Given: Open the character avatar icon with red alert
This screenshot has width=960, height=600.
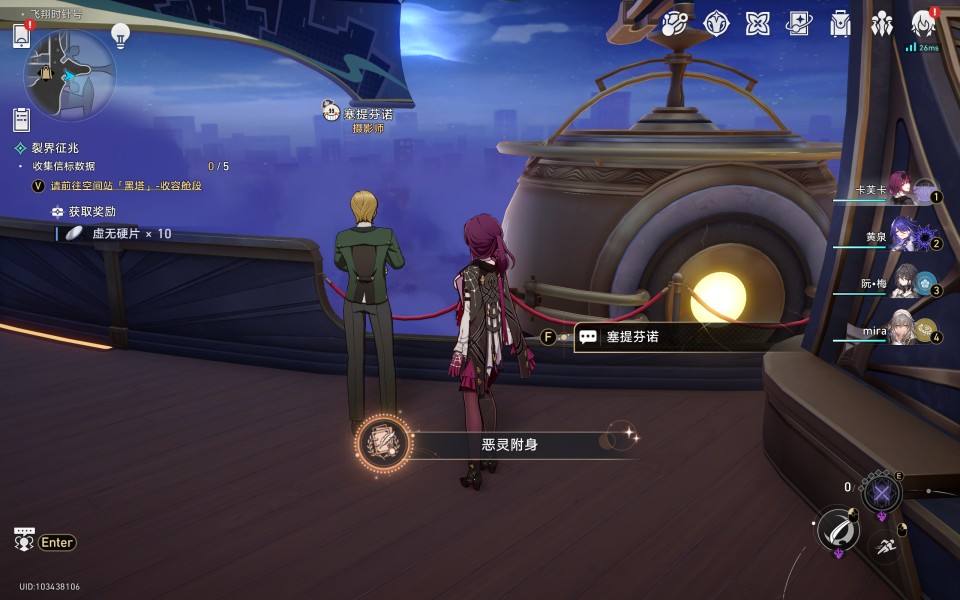Looking at the screenshot, I should [924, 24].
